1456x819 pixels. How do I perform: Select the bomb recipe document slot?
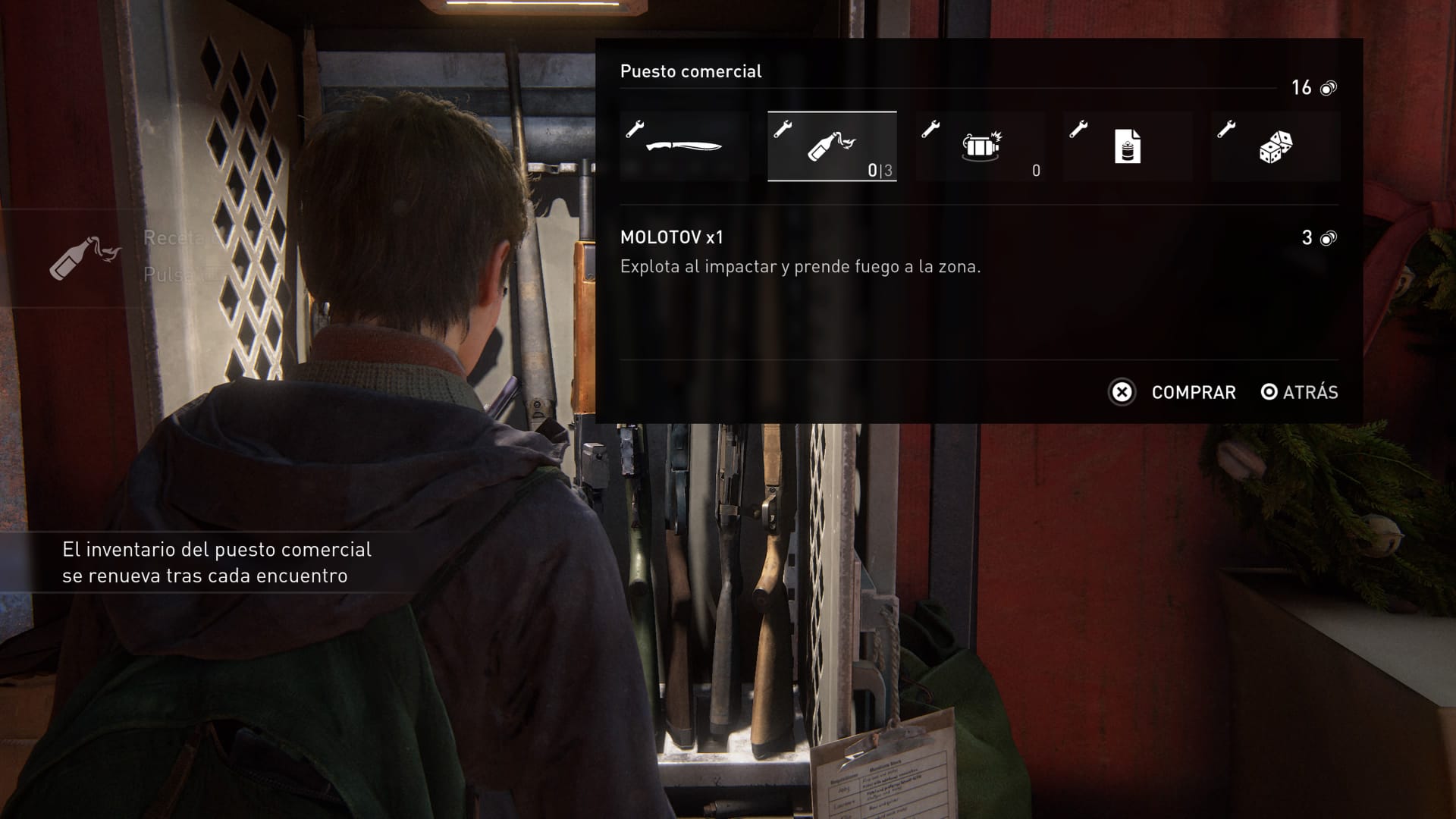click(1128, 146)
